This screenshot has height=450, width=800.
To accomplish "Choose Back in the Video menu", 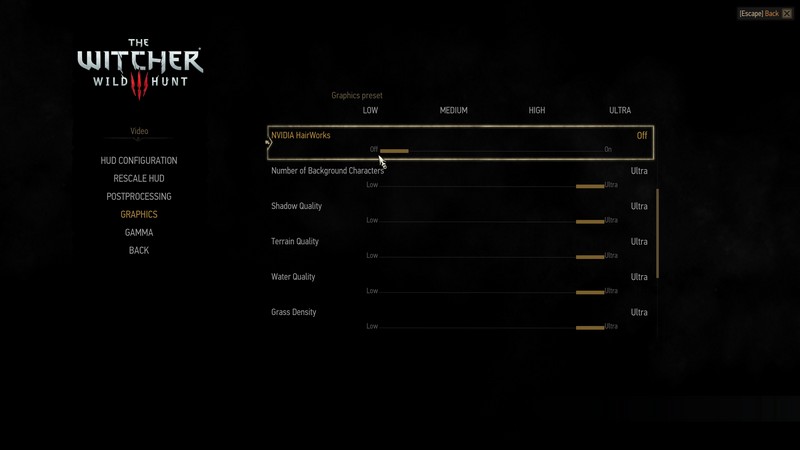I will pos(139,250).
